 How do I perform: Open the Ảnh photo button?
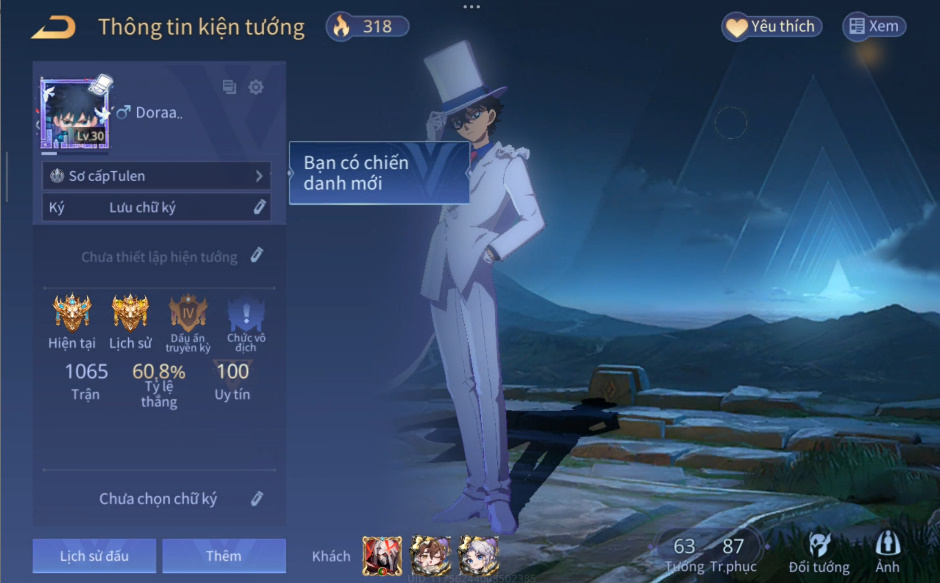(x=887, y=552)
